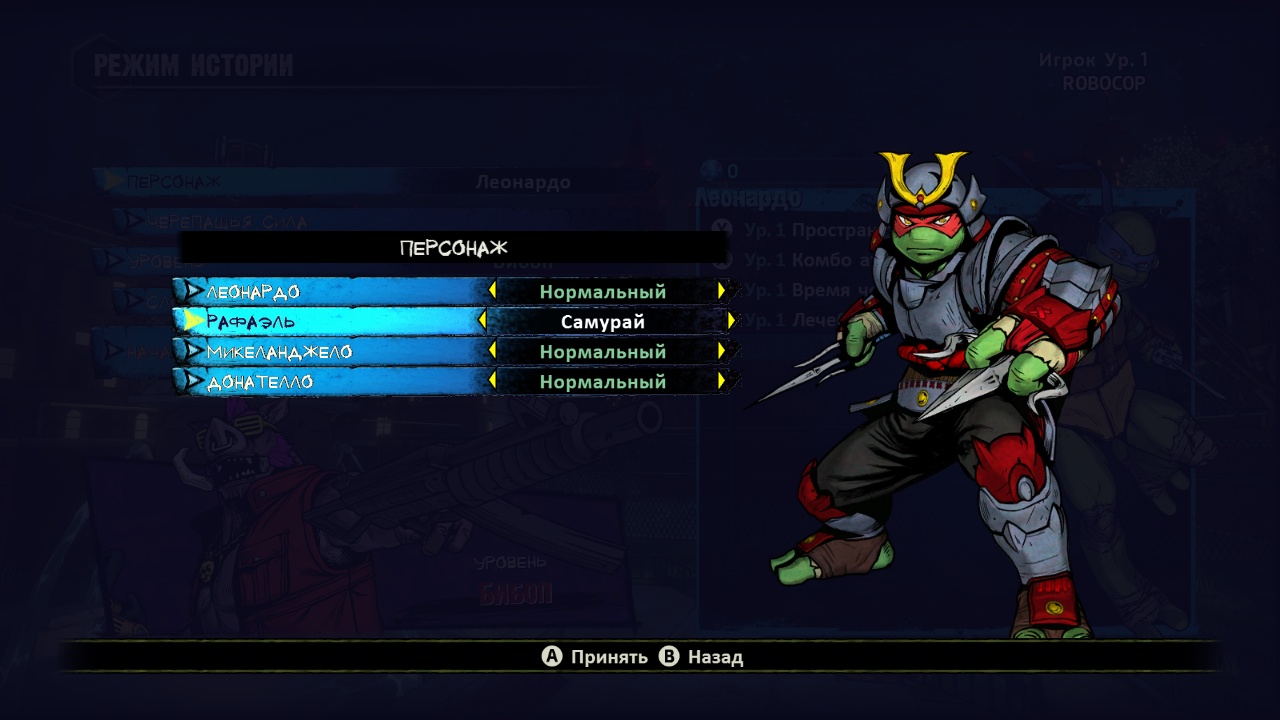The height and width of the screenshot is (720, 1280).
Task: Click left arrow for Донателло's costume
Action: pyautogui.click(x=492, y=381)
